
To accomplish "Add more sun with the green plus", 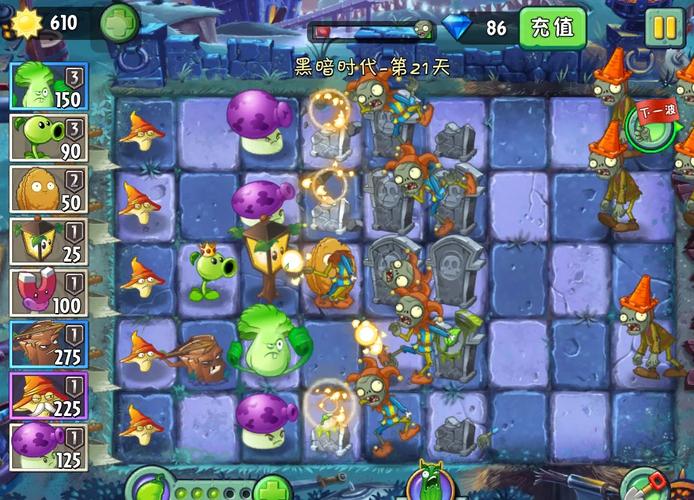I will [119, 22].
